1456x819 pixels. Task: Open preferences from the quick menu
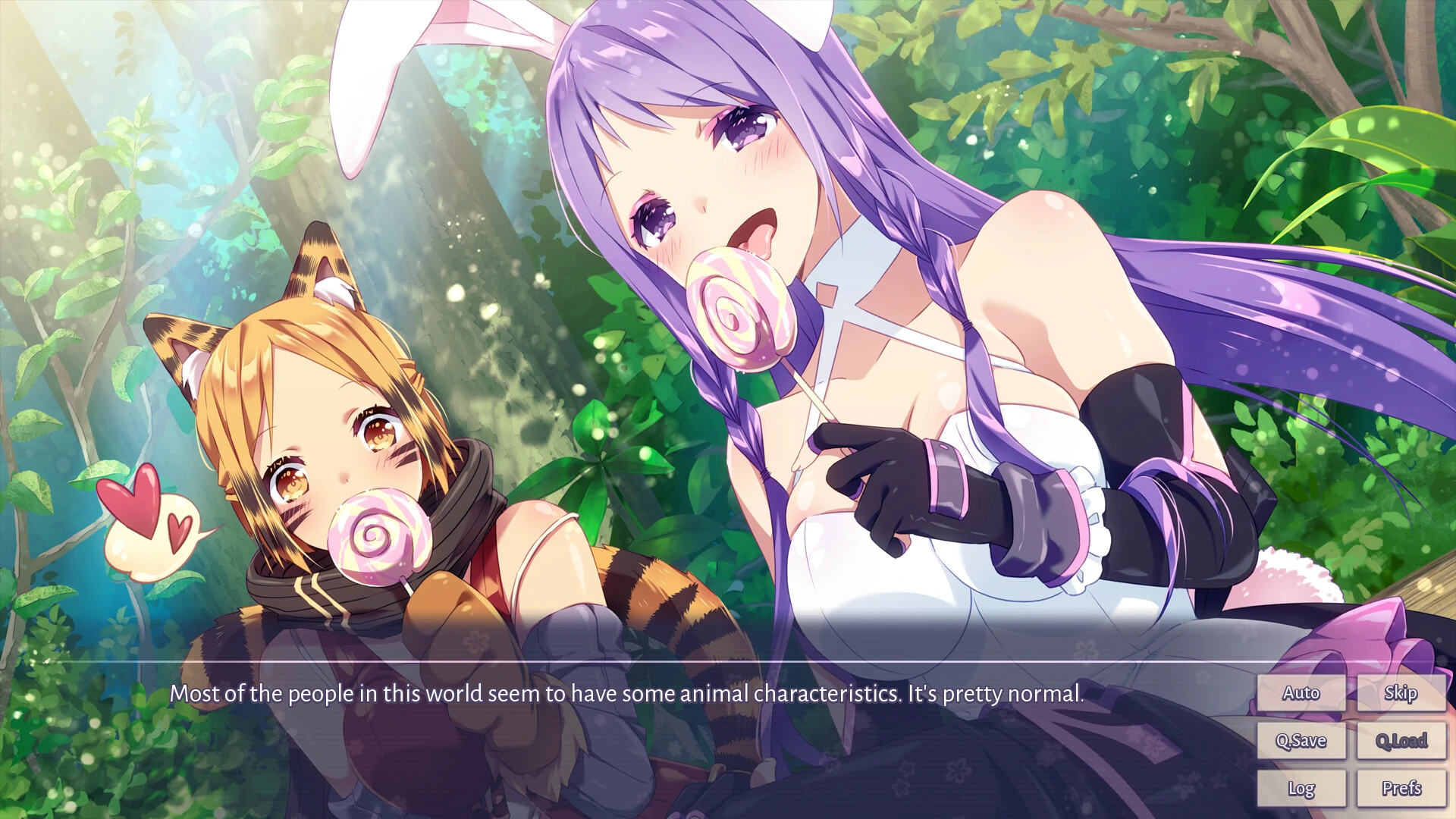pyautogui.click(x=1401, y=788)
